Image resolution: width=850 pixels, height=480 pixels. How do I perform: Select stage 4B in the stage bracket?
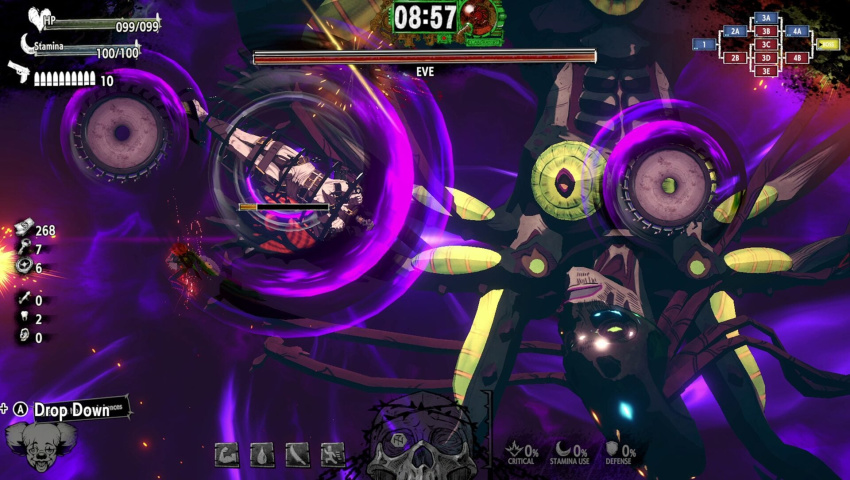click(797, 58)
